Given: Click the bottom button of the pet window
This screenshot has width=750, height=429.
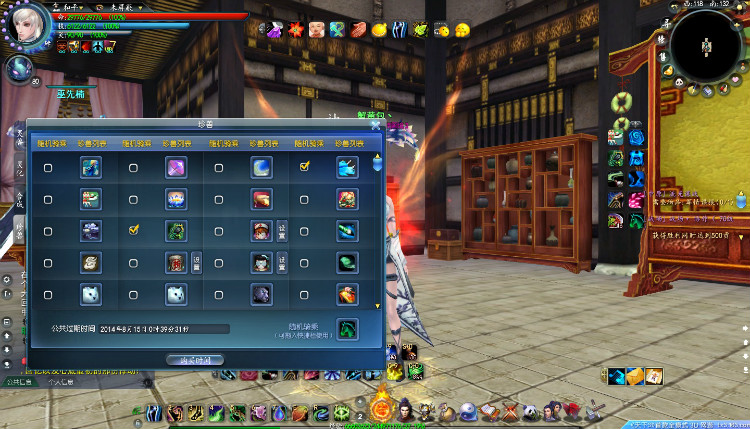Looking at the screenshot, I should 195,359.
